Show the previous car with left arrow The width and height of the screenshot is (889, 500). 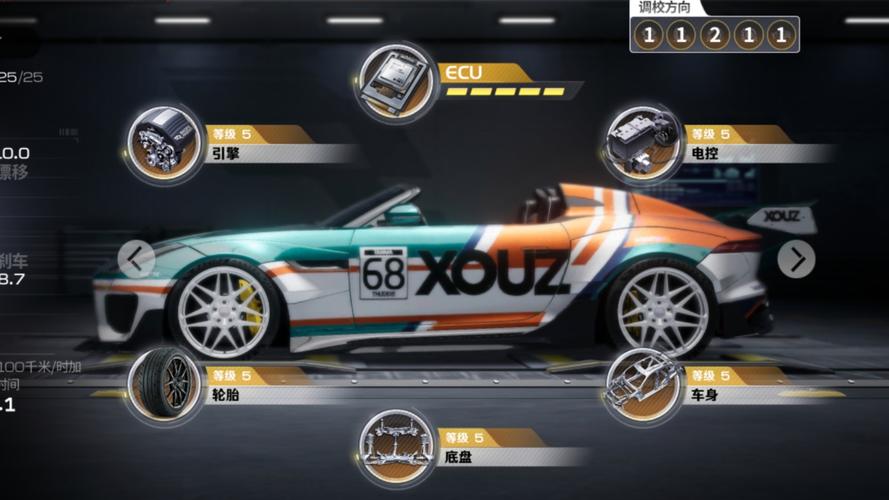point(137,259)
